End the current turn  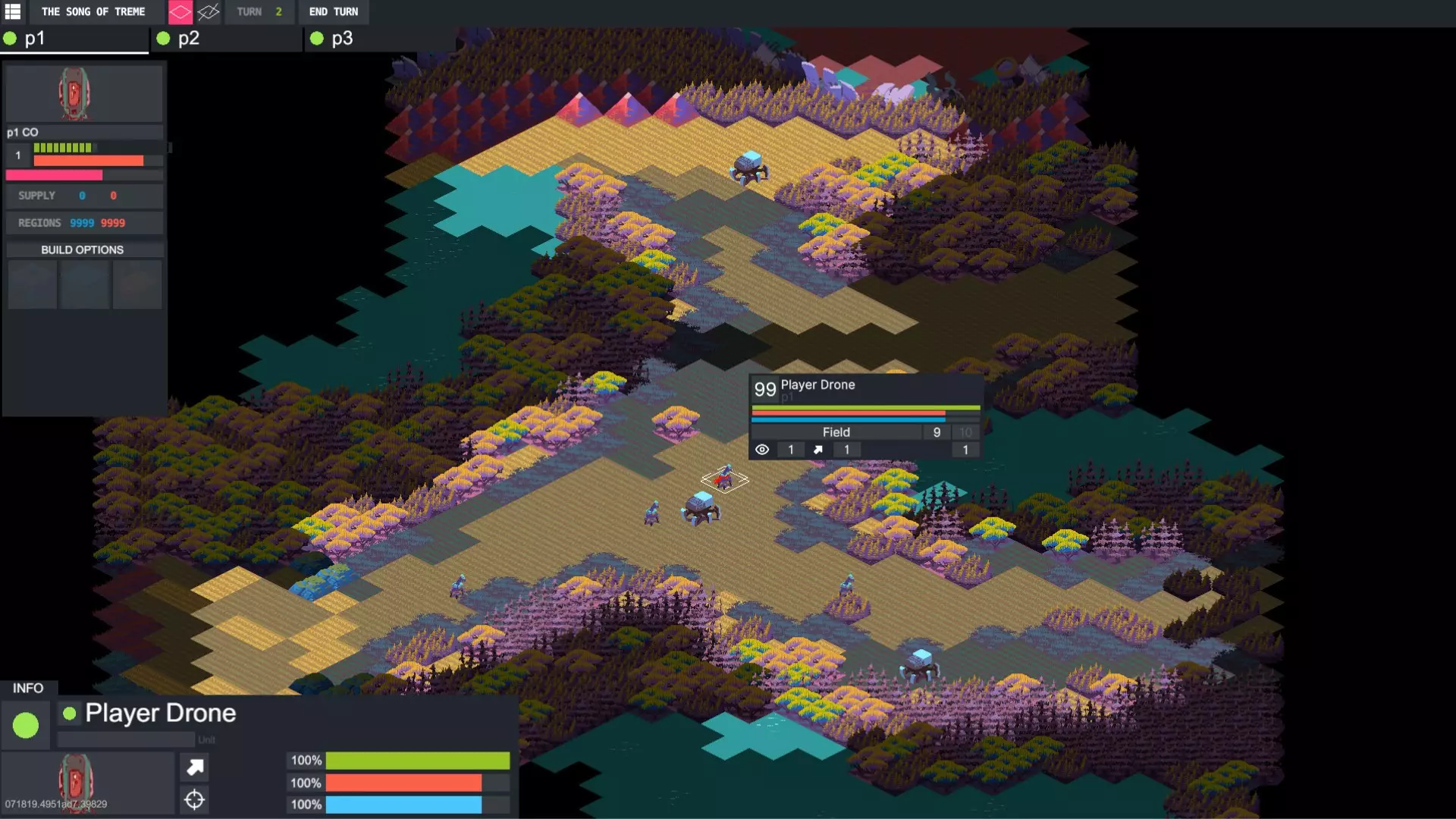pyautogui.click(x=333, y=11)
